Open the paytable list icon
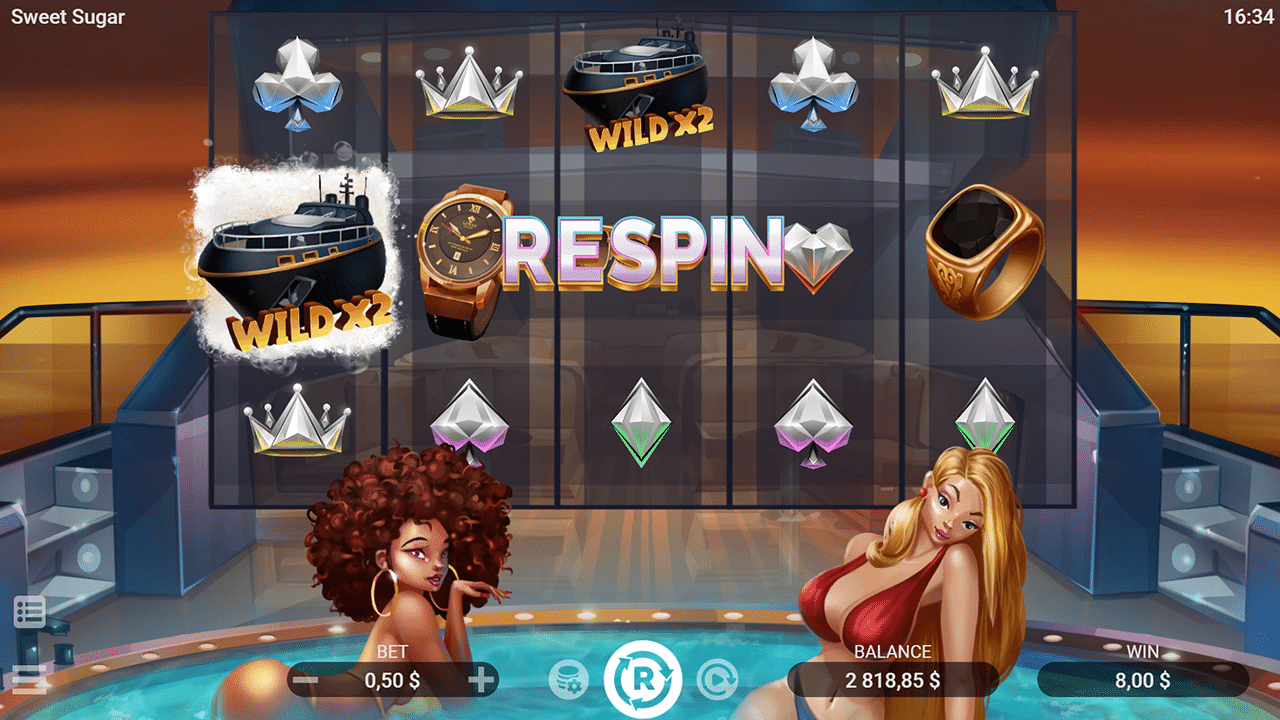The image size is (1280, 720). 29,611
